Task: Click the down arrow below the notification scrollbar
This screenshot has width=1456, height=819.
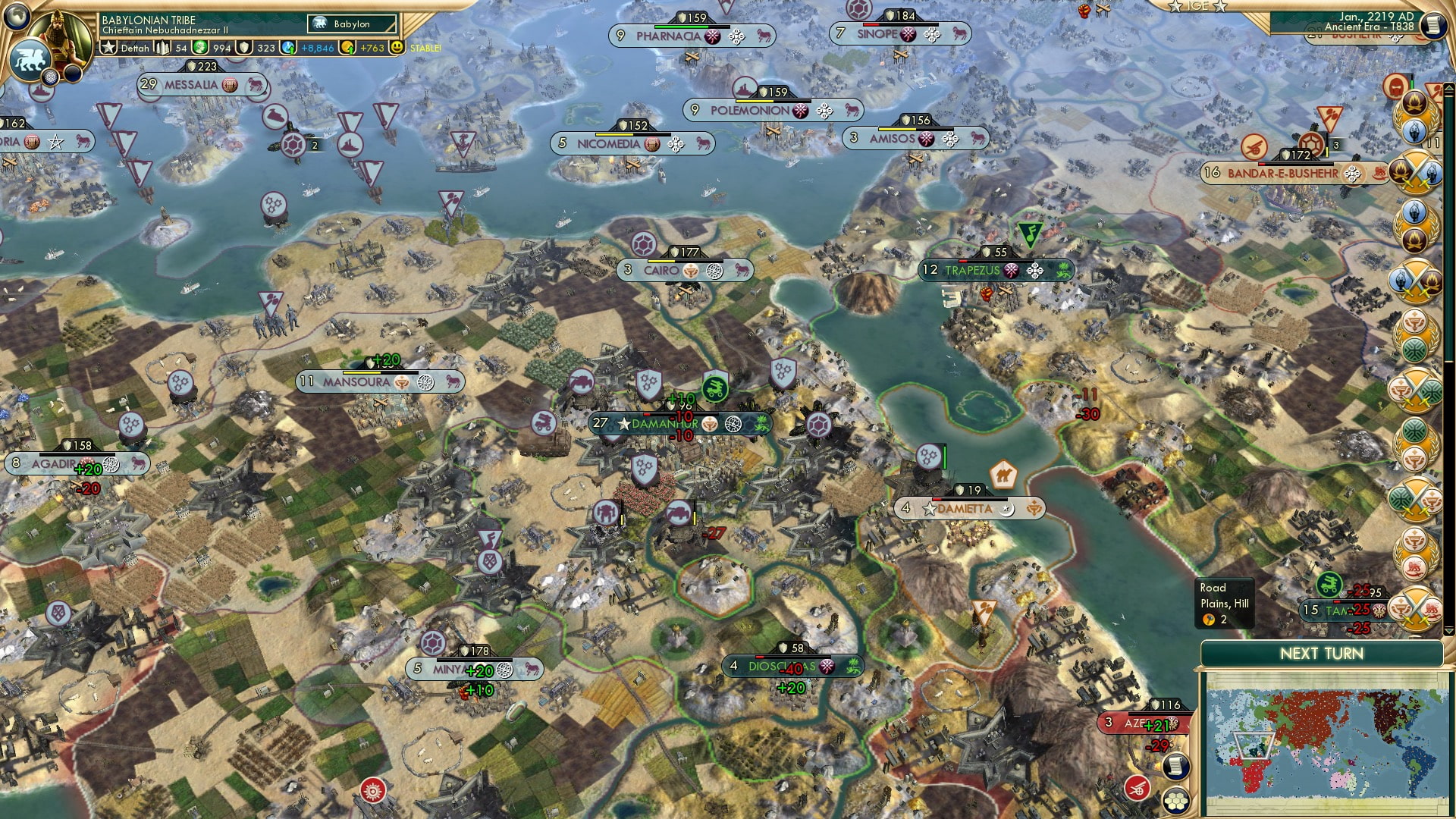Action: click(x=1449, y=630)
